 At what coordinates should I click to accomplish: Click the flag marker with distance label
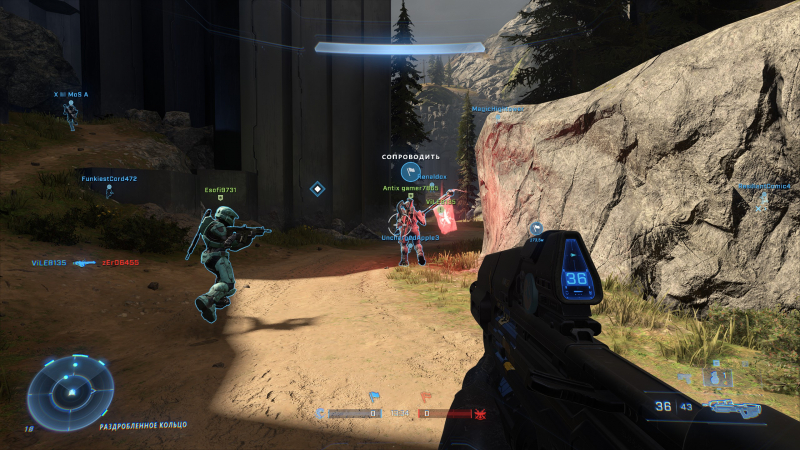coord(535,228)
